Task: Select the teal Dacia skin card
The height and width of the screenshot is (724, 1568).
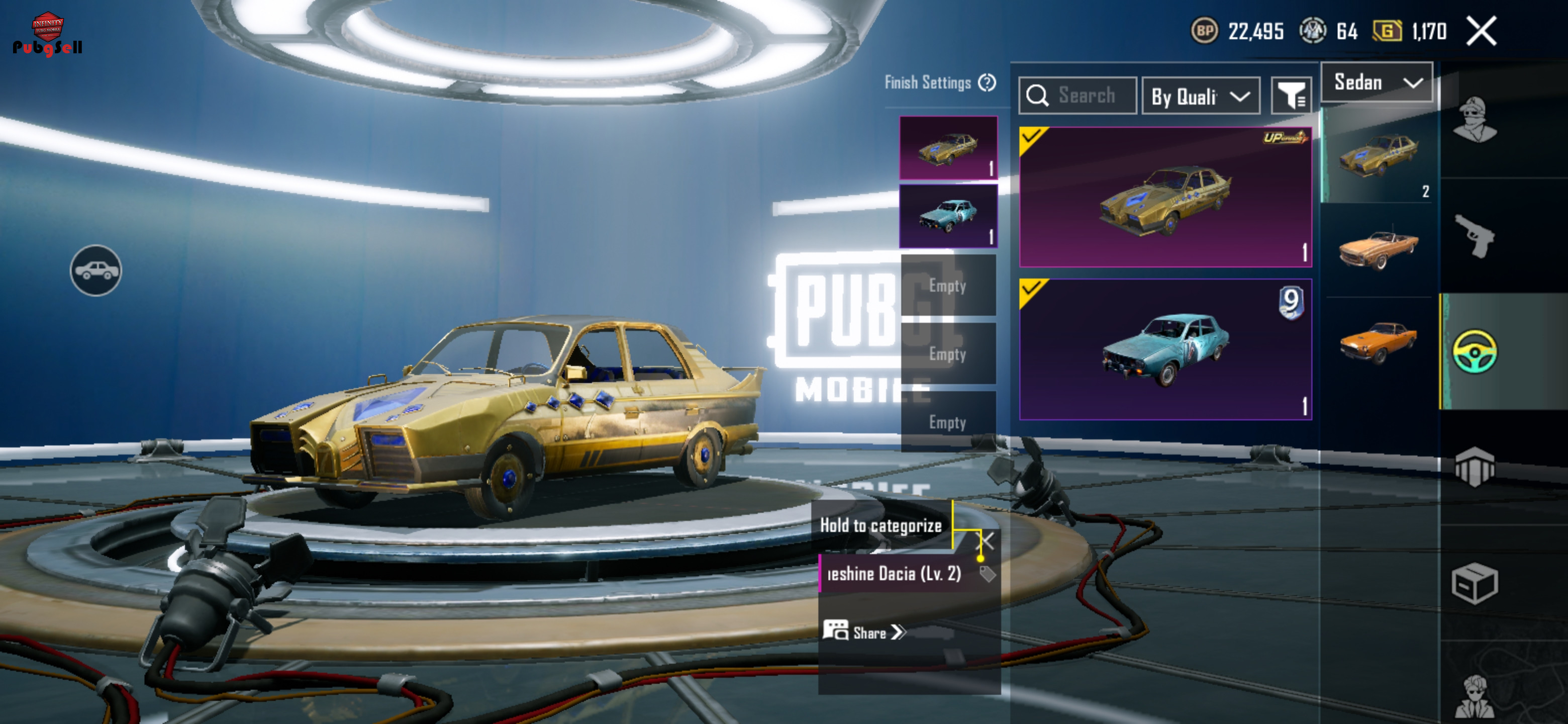Action: tap(1165, 349)
